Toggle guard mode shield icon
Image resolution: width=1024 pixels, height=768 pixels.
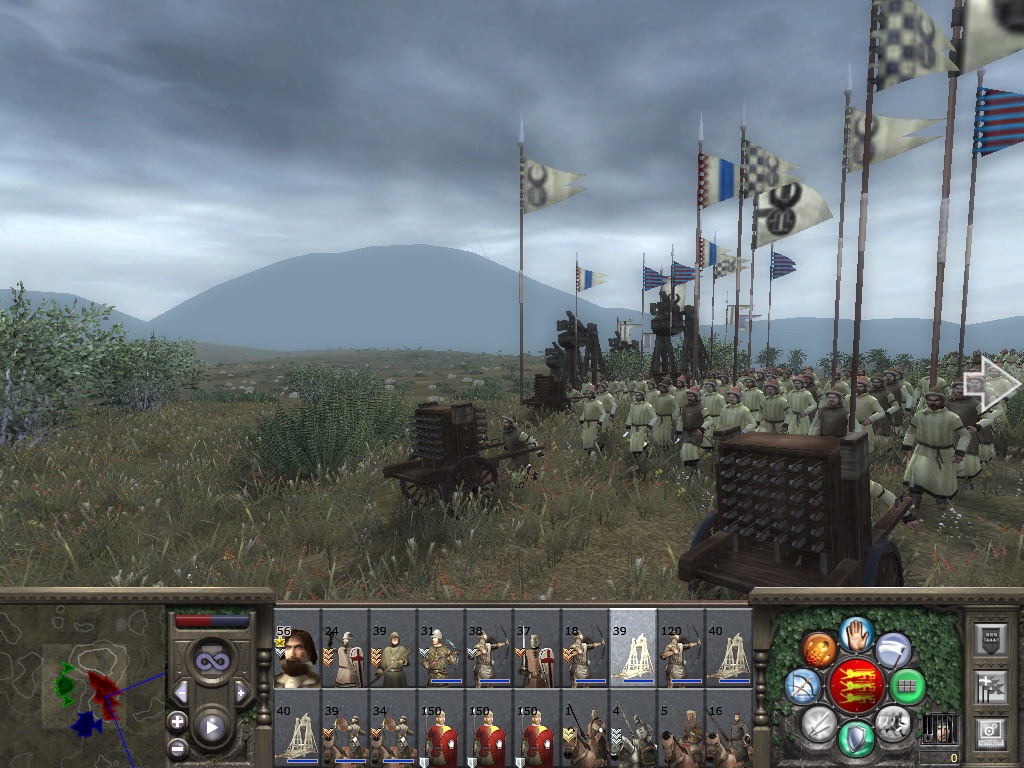coord(856,739)
